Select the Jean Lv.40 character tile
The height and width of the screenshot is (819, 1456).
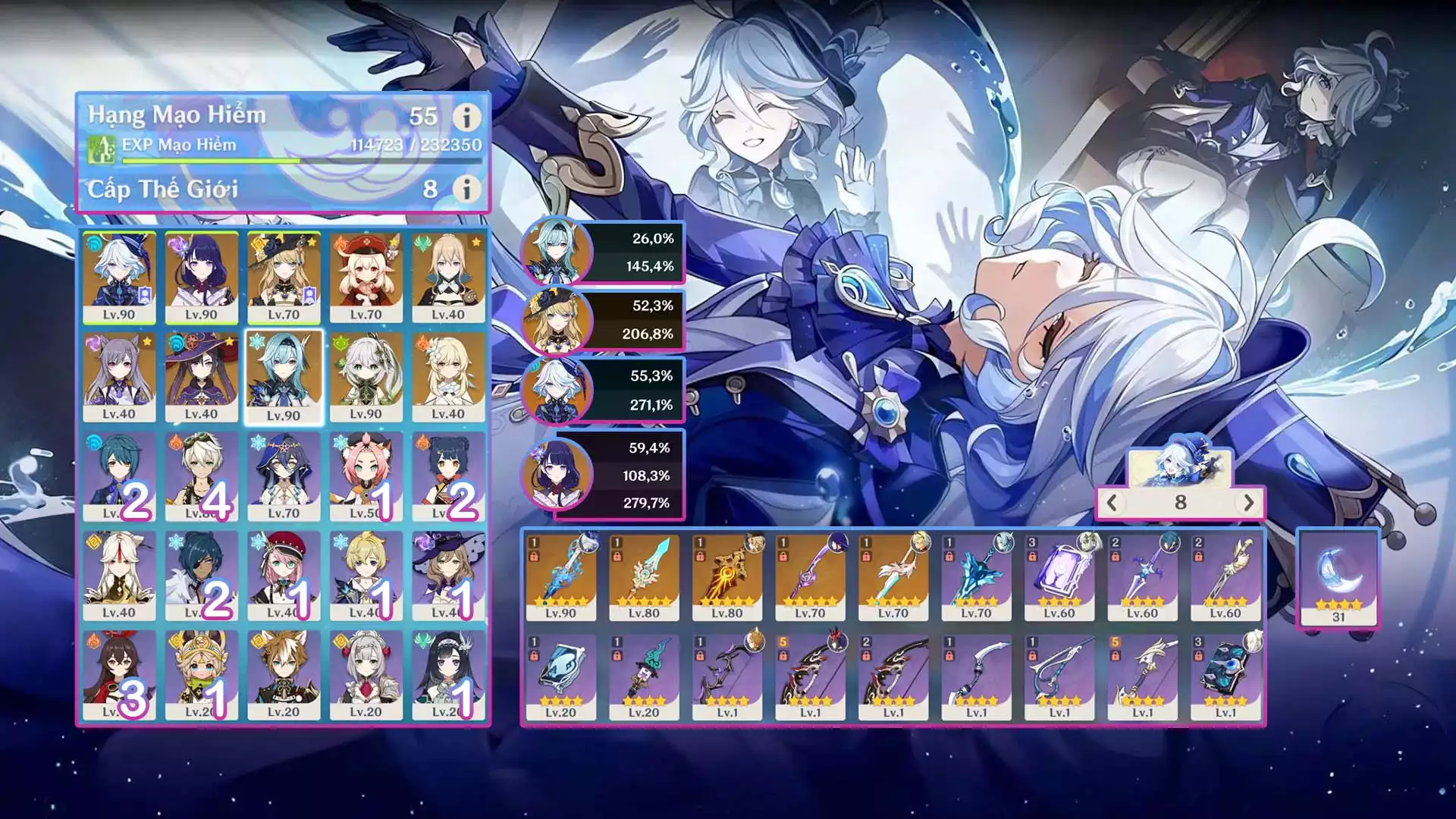(x=448, y=278)
